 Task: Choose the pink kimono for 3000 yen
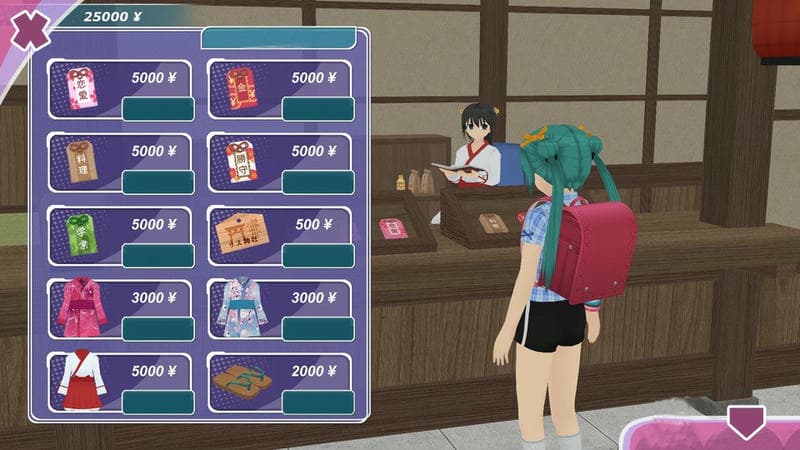click(x=158, y=329)
